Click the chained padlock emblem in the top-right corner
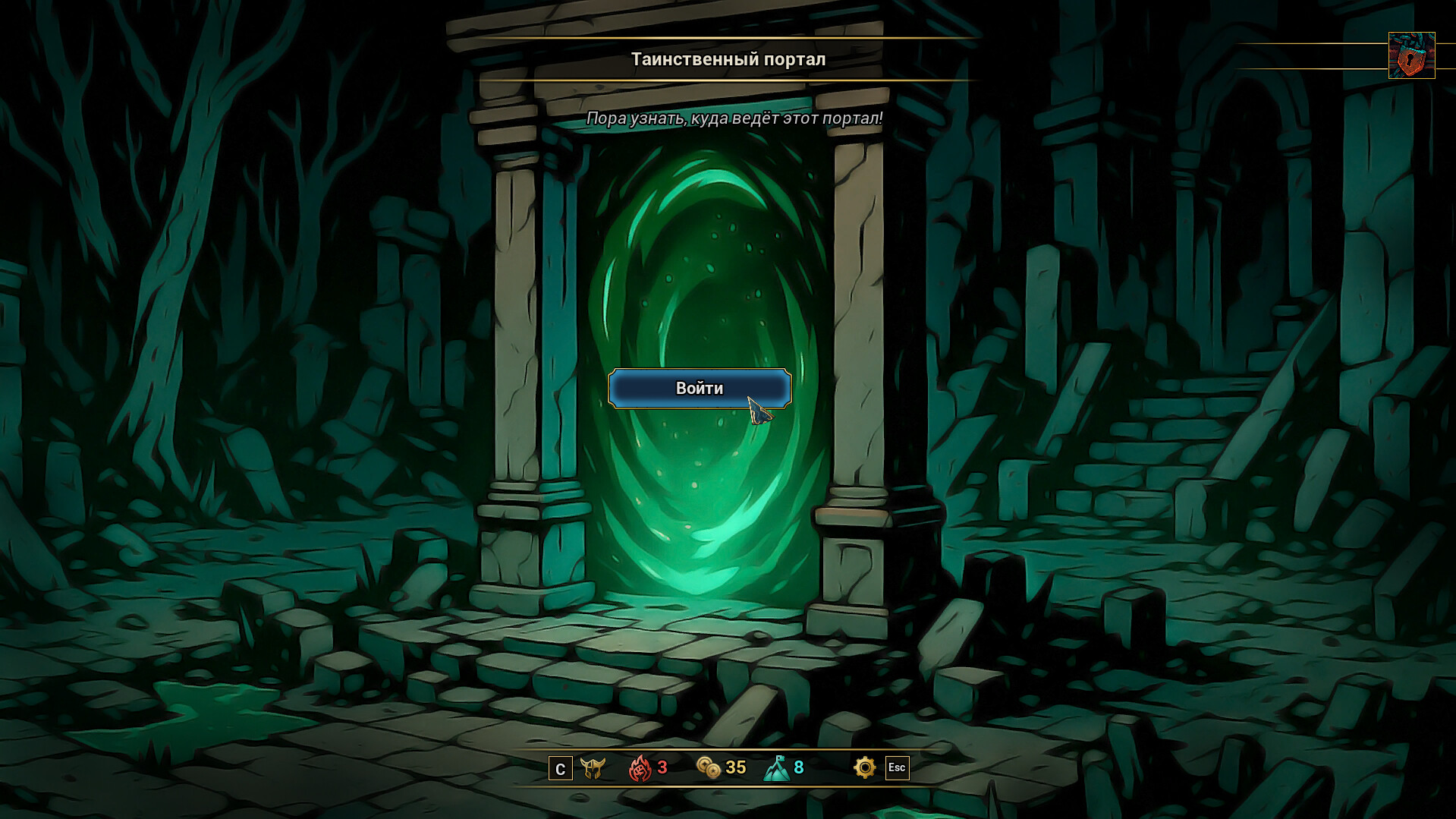The height and width of the screenshot is (819, 1456). pos(1413,54)
